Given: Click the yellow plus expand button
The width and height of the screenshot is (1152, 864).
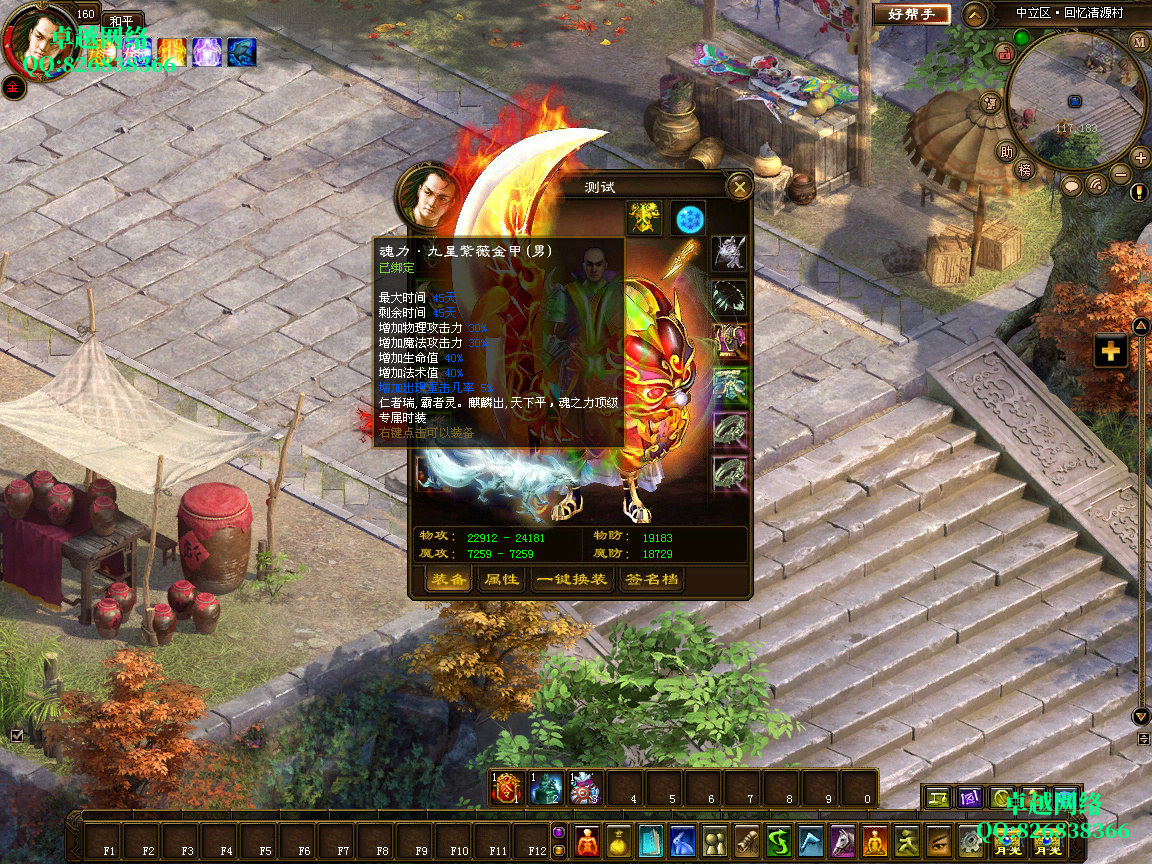Looking at the screenshot, I should (1111, 351).
